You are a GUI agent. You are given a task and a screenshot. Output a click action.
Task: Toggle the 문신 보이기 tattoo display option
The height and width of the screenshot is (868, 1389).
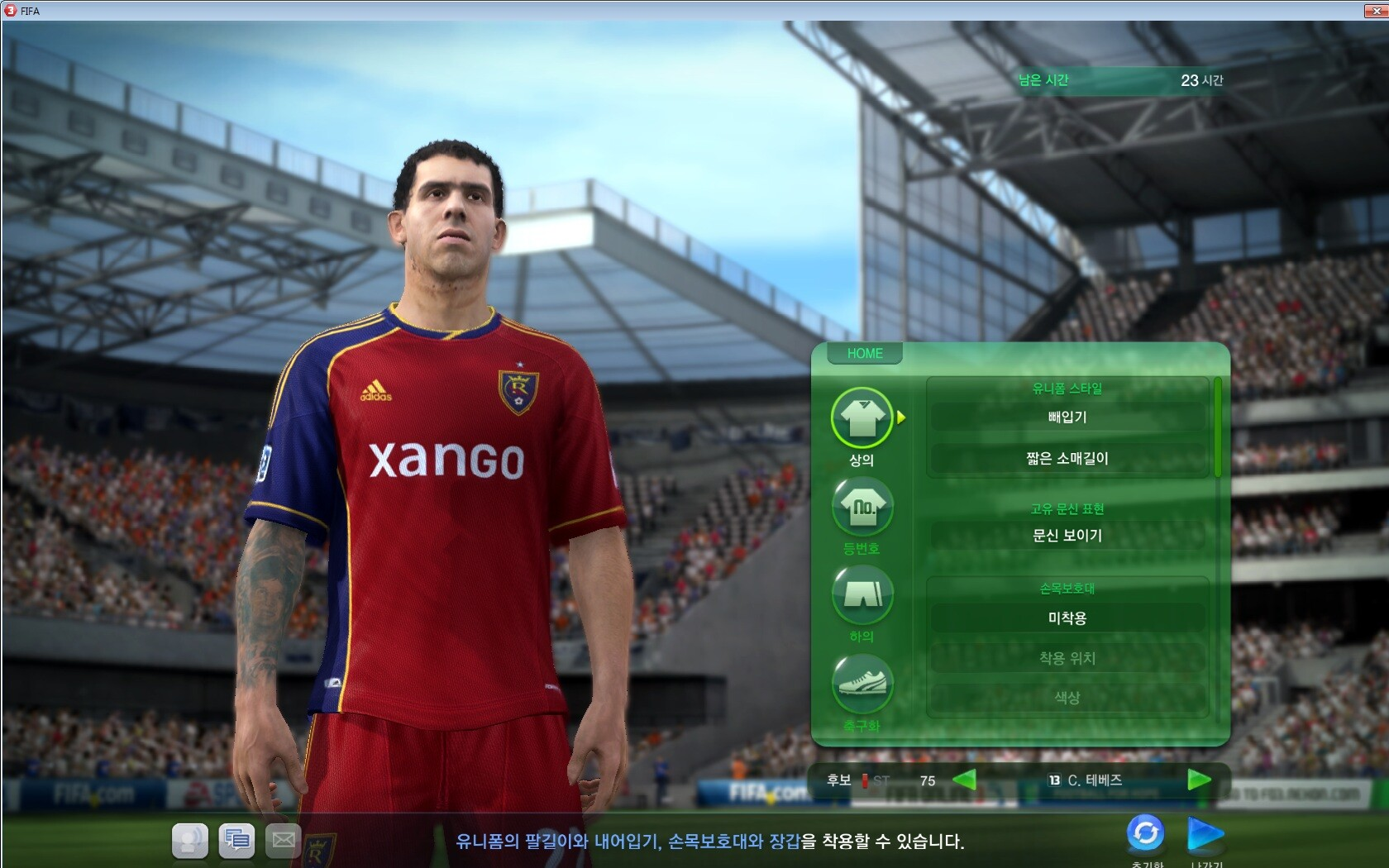coord(1067,536)
